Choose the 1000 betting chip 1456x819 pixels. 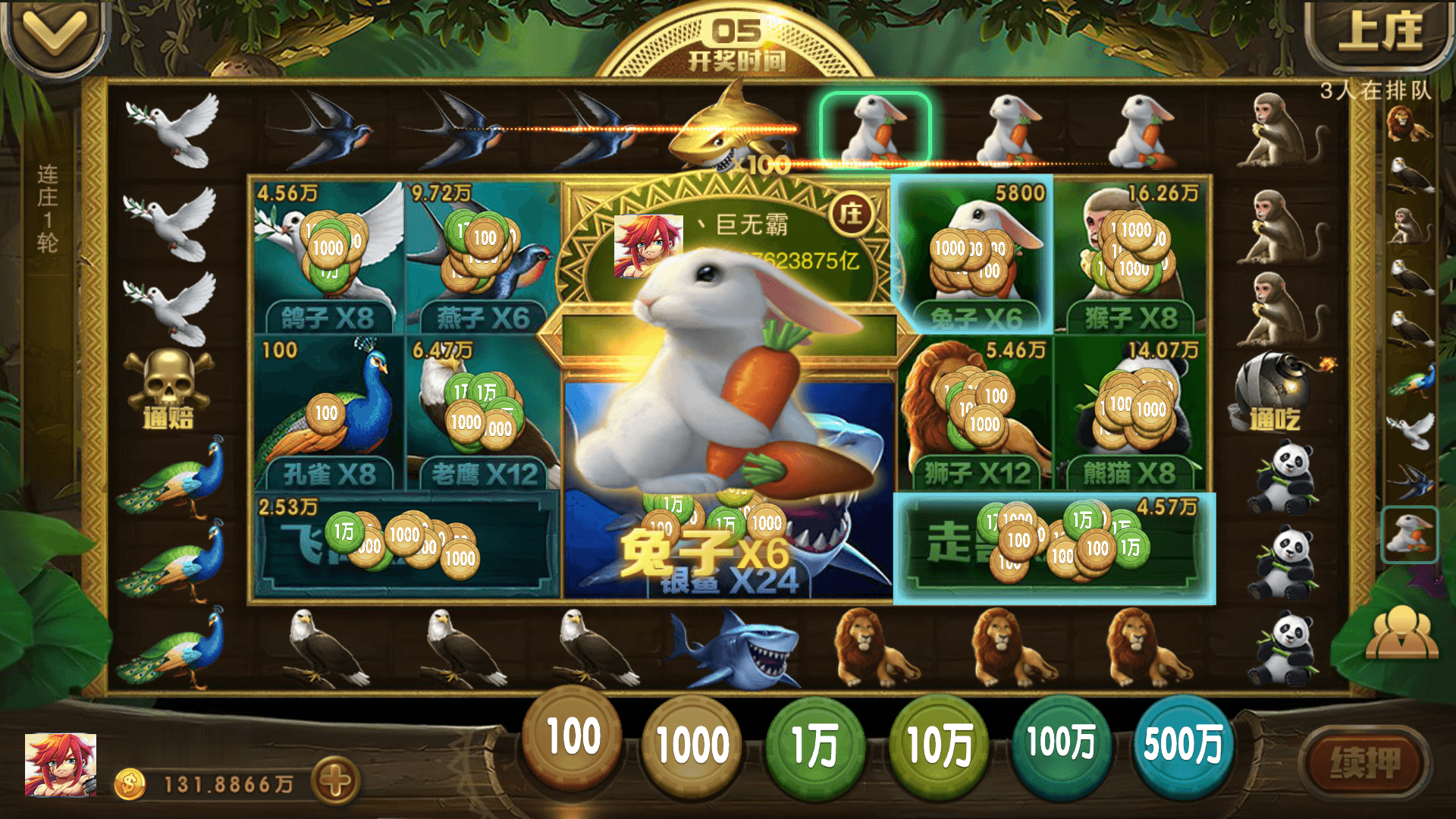(692, 745)
